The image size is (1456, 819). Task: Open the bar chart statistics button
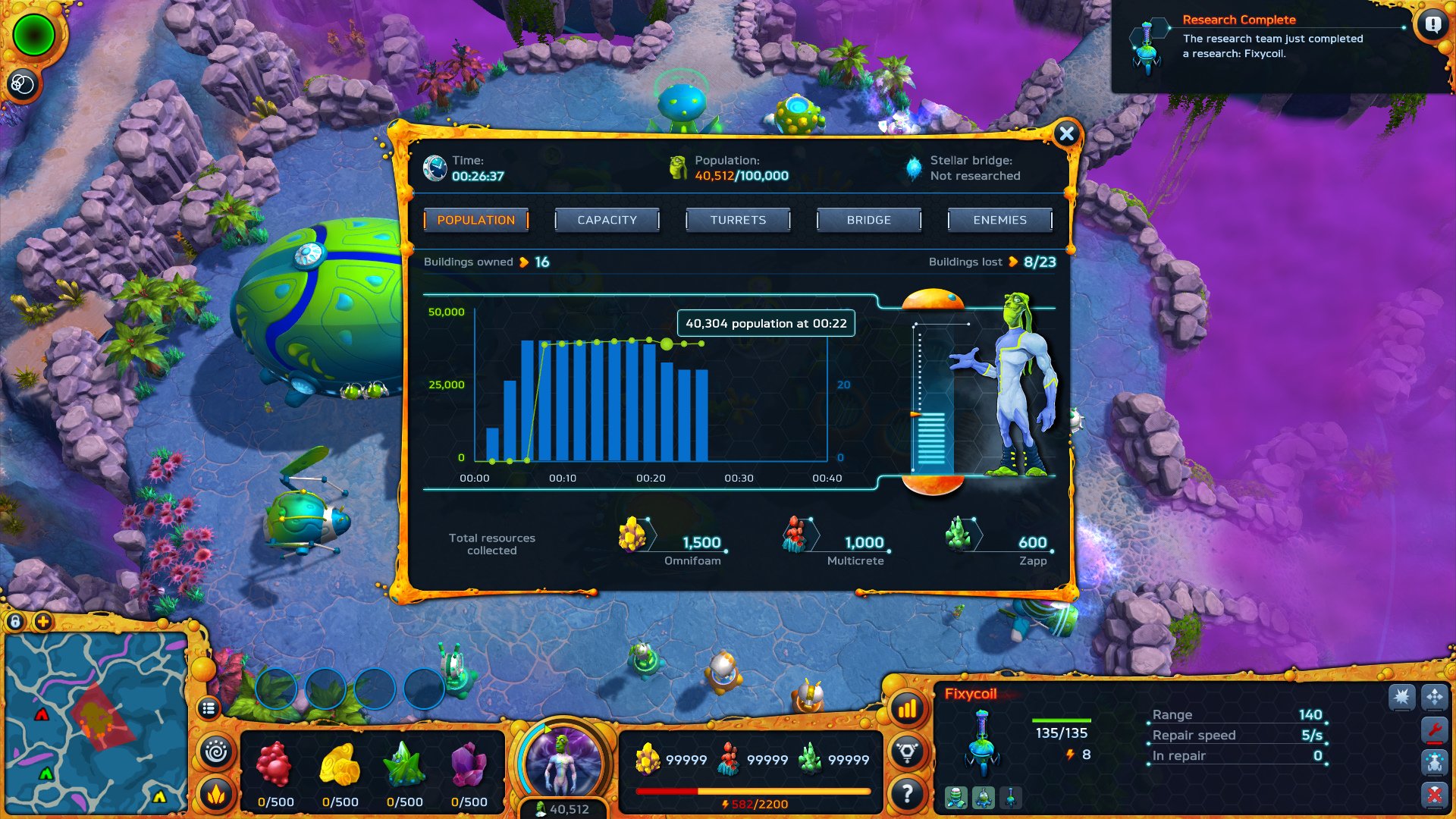point(907,710)
